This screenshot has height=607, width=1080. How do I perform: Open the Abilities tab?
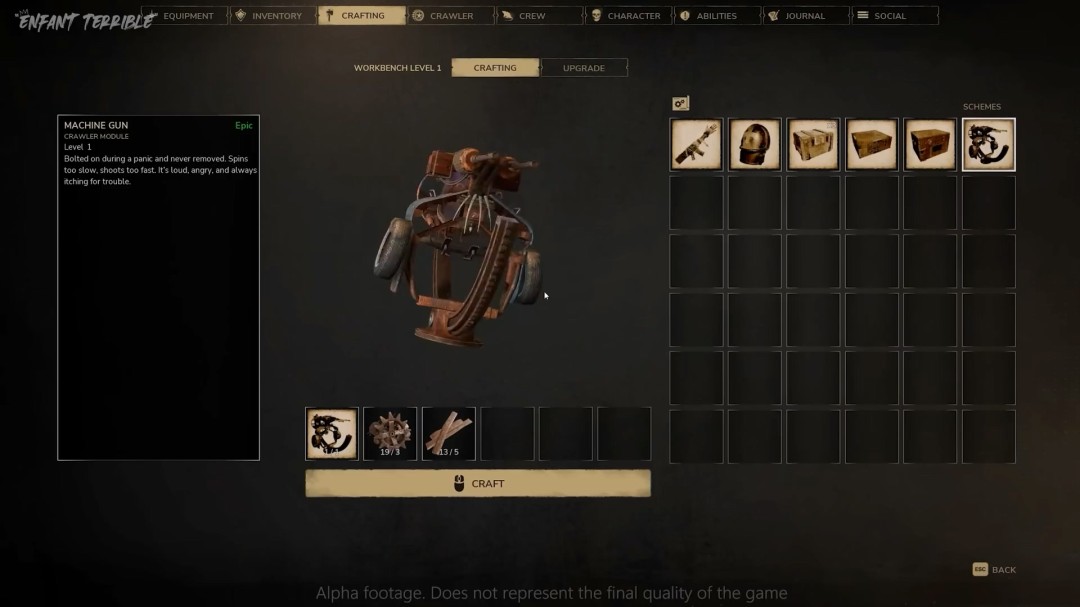tap(714, 16)
